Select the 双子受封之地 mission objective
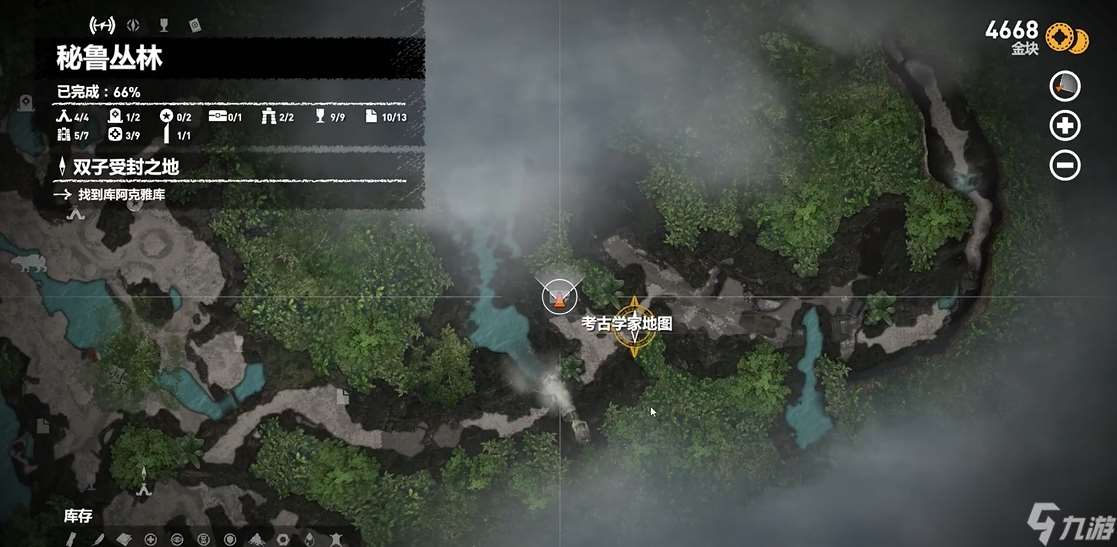The image size is (1117, 547). coord(125,166)
